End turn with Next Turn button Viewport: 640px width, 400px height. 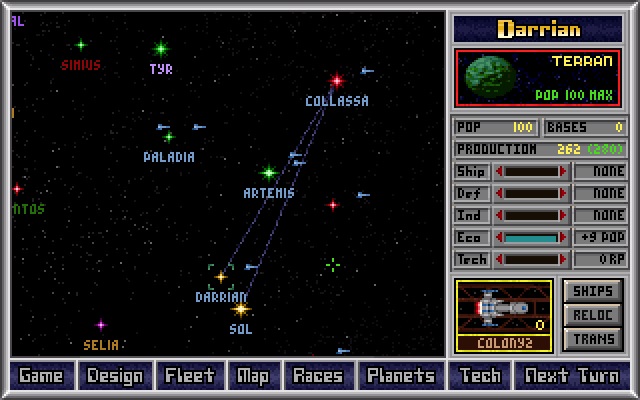tap(573, 376)
